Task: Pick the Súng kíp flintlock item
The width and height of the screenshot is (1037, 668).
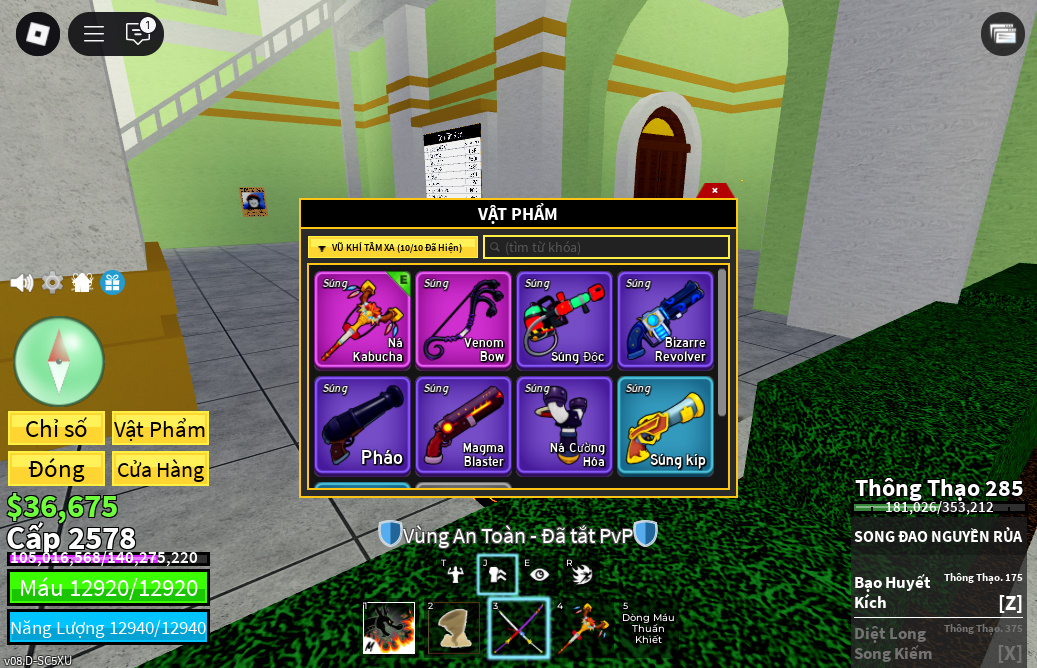Action: tap(665, 425)
